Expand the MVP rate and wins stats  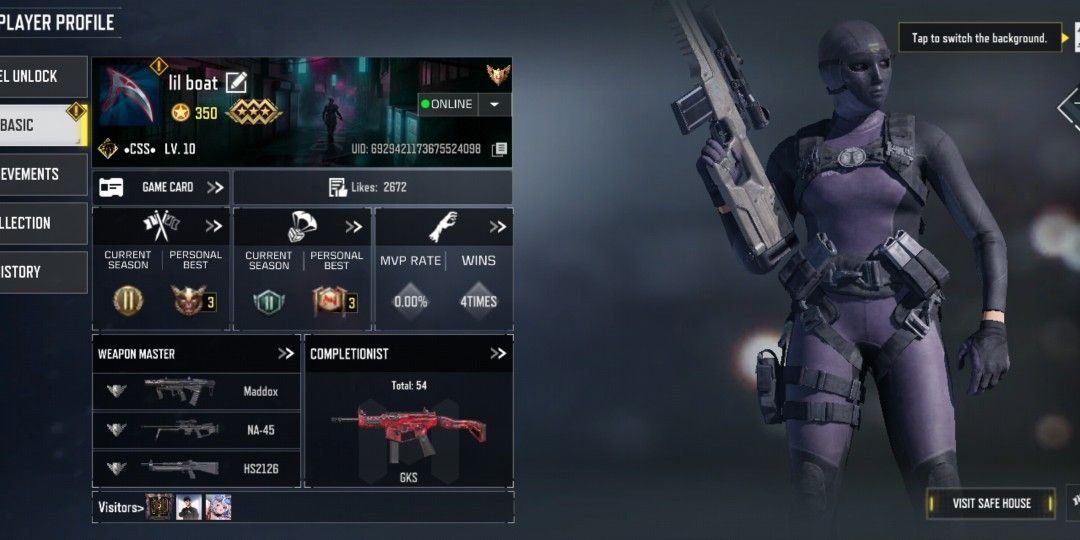(x=497, y=227)
